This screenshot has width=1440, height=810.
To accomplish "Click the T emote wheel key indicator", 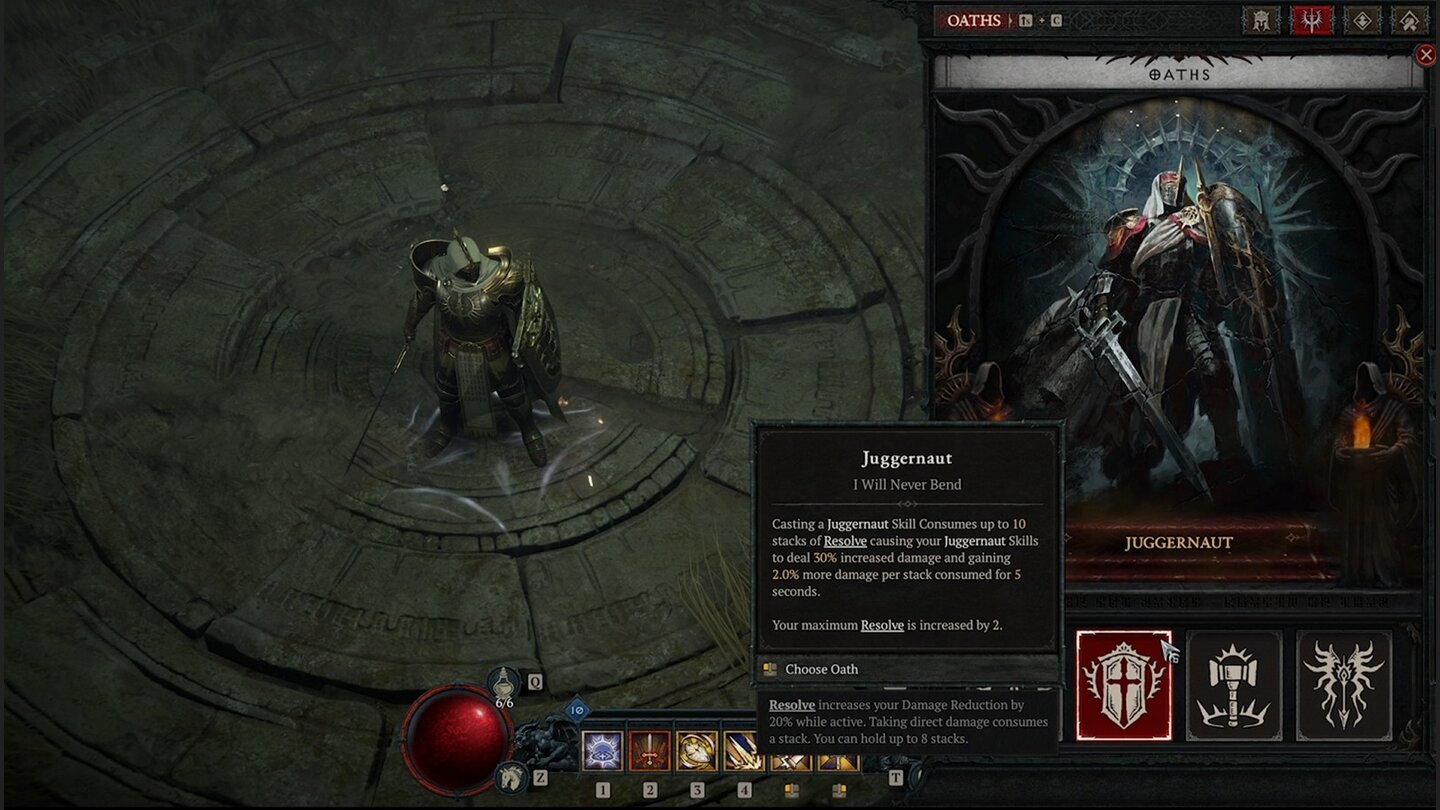I will 895,777.
